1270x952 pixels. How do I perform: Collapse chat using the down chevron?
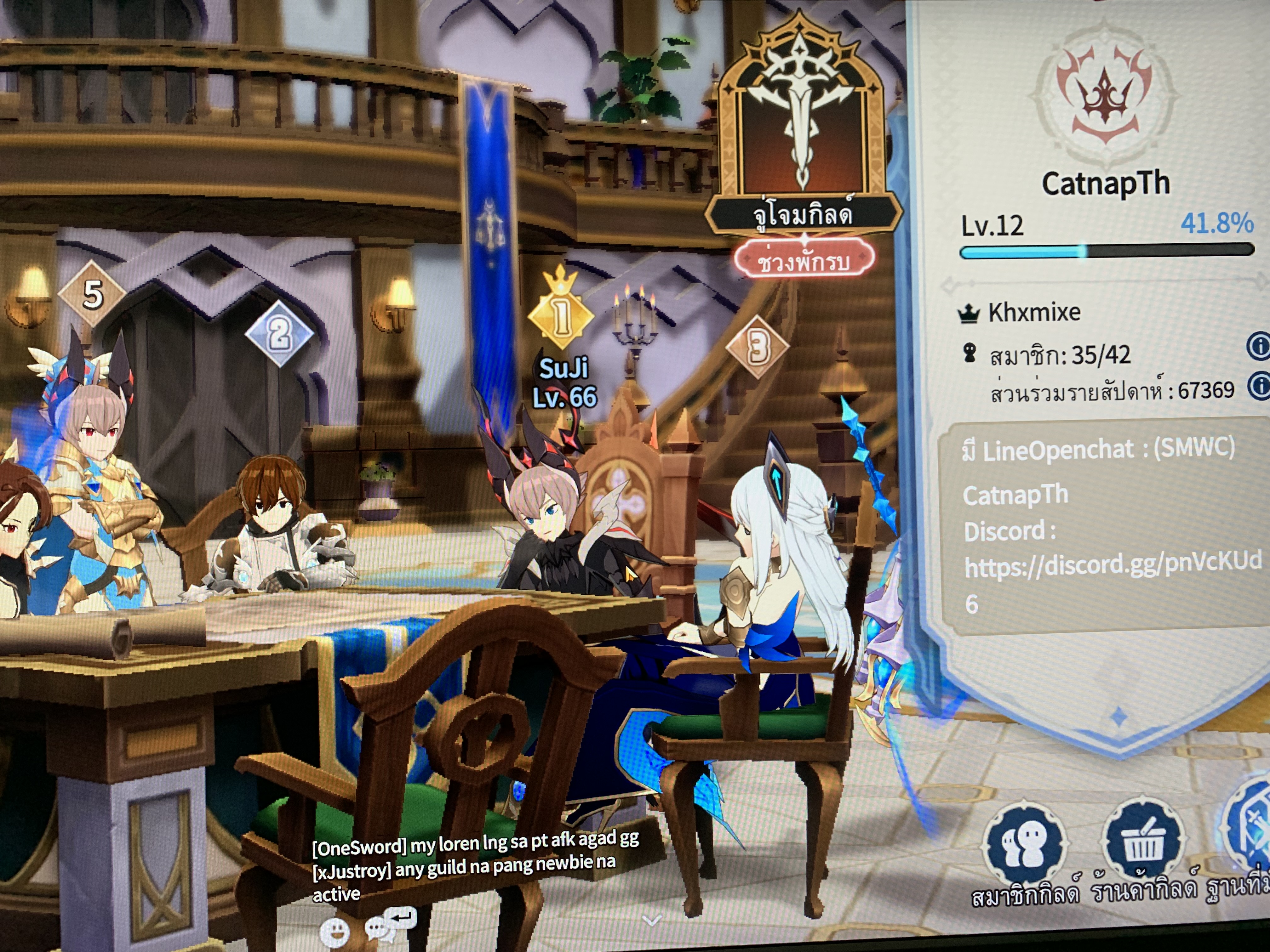651,921
